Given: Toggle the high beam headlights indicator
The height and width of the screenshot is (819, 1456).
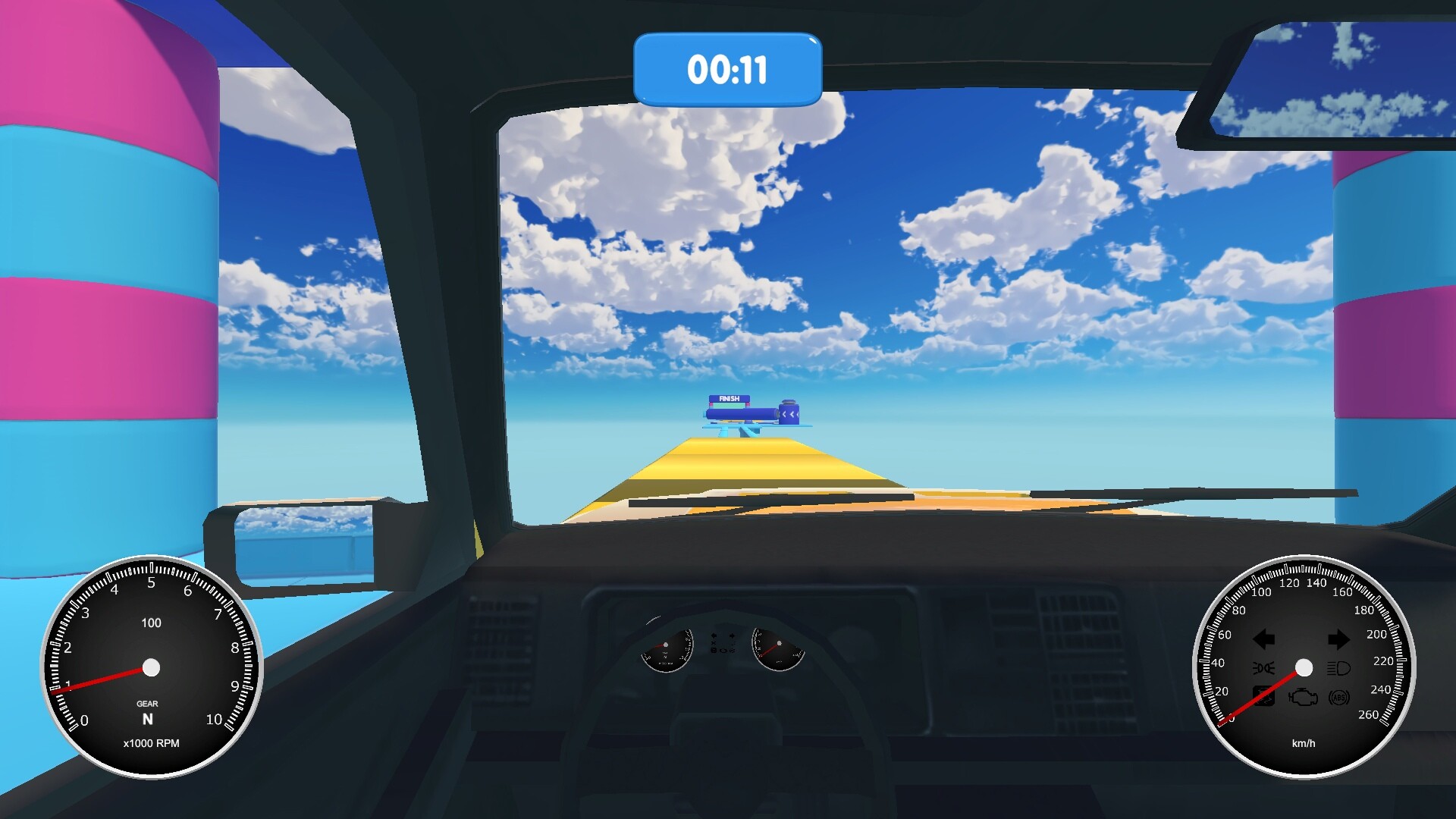Looking at the screenshot, I should pos(1339,669).
